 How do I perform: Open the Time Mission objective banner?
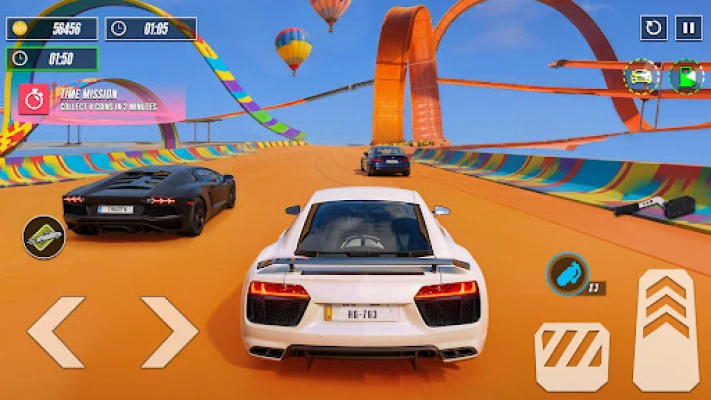[x=100, y=101]
